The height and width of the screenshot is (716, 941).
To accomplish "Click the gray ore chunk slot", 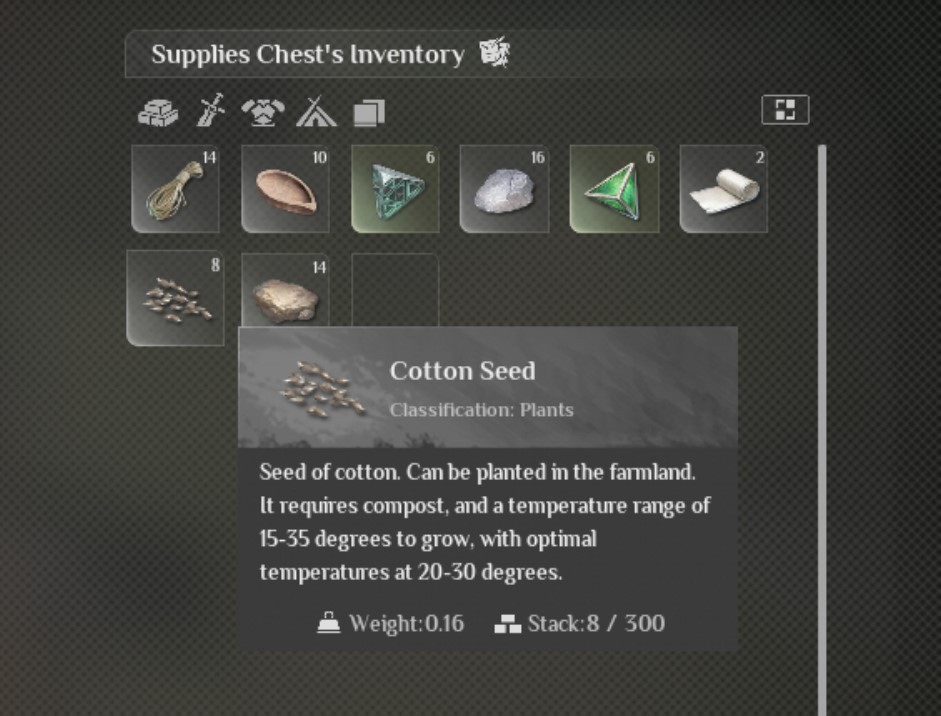I will pyautogui.click(x=504, y=189).
